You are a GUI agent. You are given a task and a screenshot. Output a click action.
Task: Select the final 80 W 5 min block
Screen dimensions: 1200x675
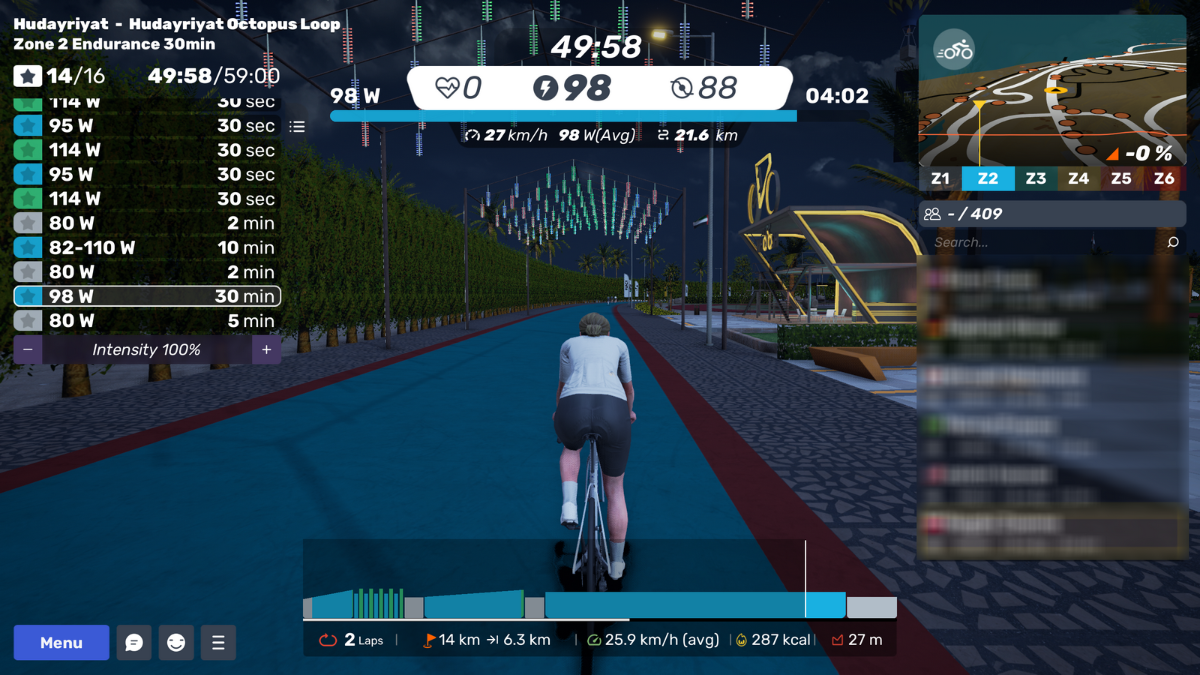(147, 321)
